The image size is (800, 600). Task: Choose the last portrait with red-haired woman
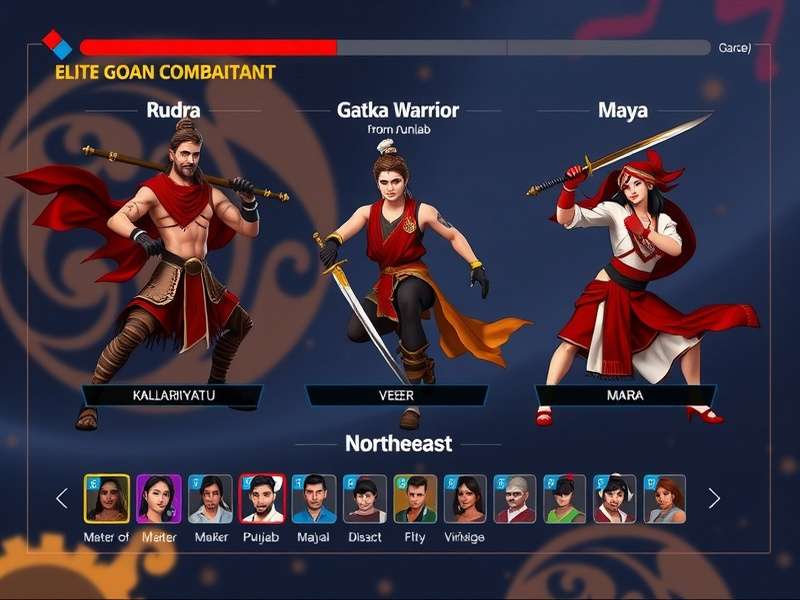pyautogui.click(x=665, y=498)
